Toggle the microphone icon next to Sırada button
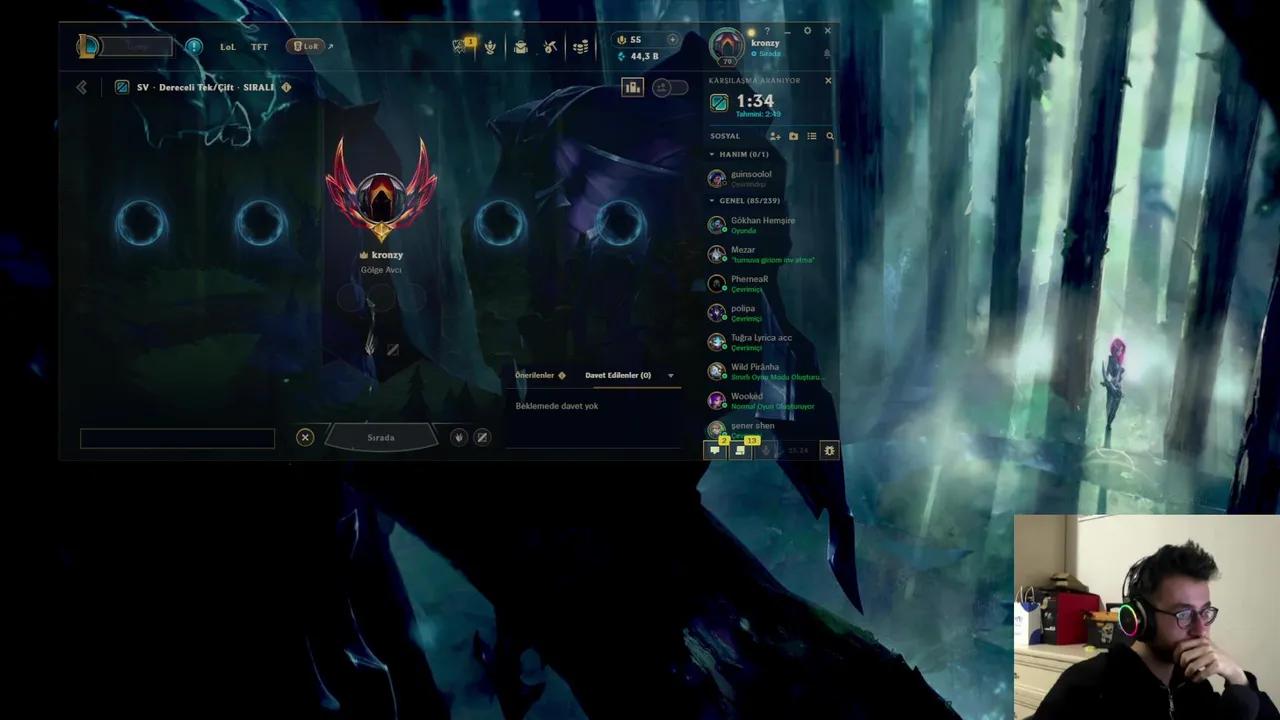The image size is (1280, 720). pos(458,437)
